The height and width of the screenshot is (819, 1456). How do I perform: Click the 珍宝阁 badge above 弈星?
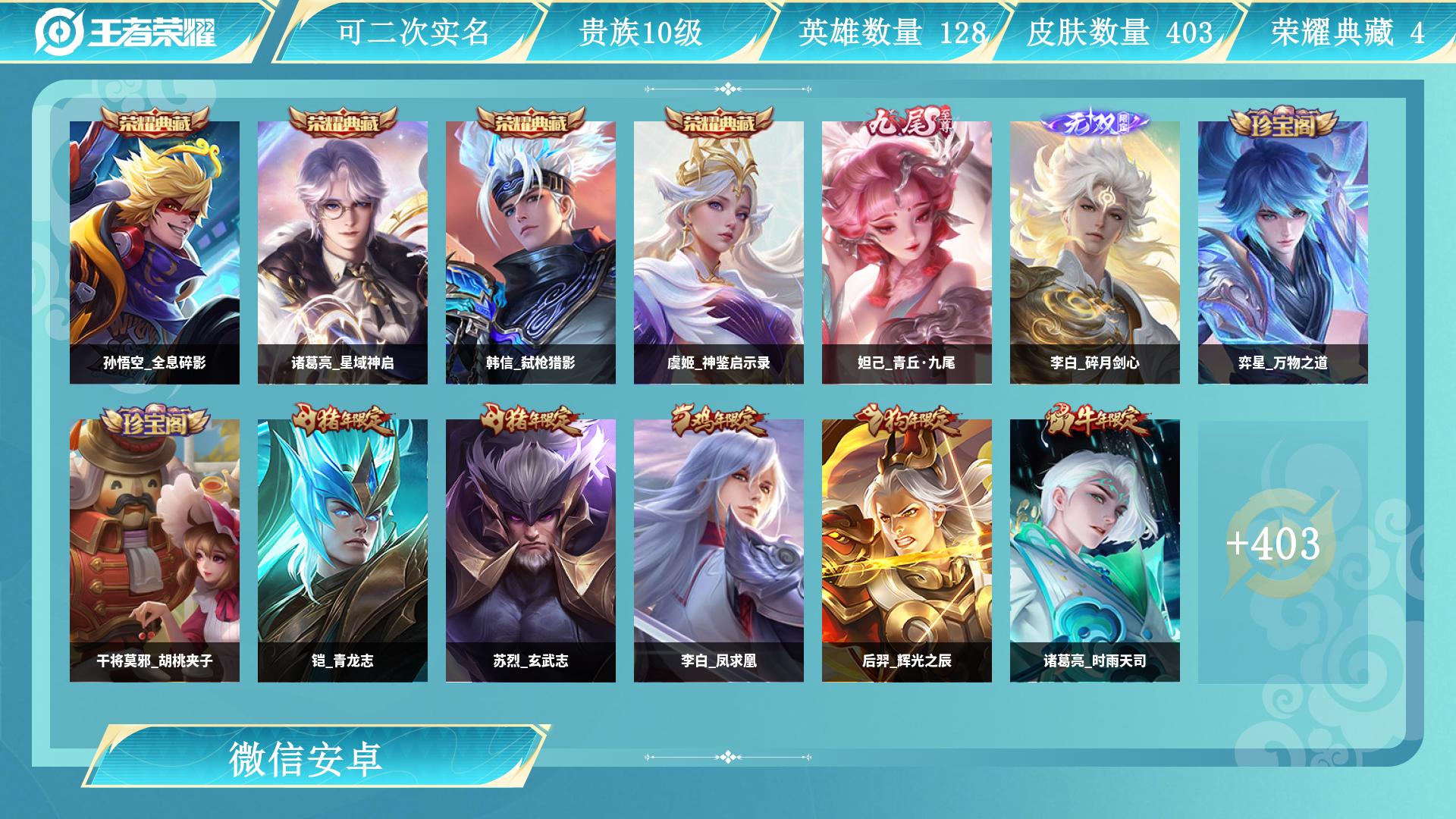click(1284, 121)
